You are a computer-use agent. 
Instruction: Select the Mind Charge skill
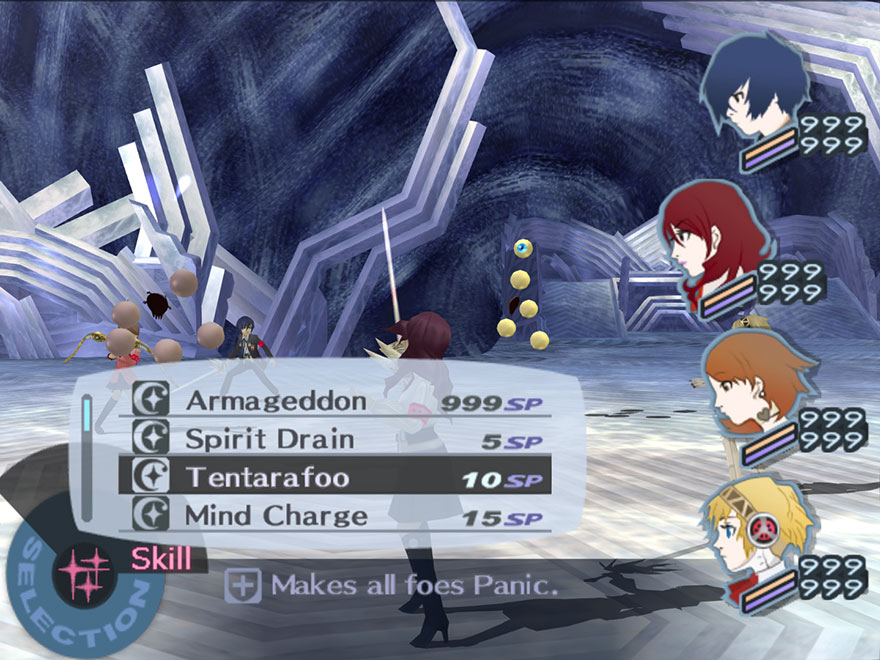[275, 516]
